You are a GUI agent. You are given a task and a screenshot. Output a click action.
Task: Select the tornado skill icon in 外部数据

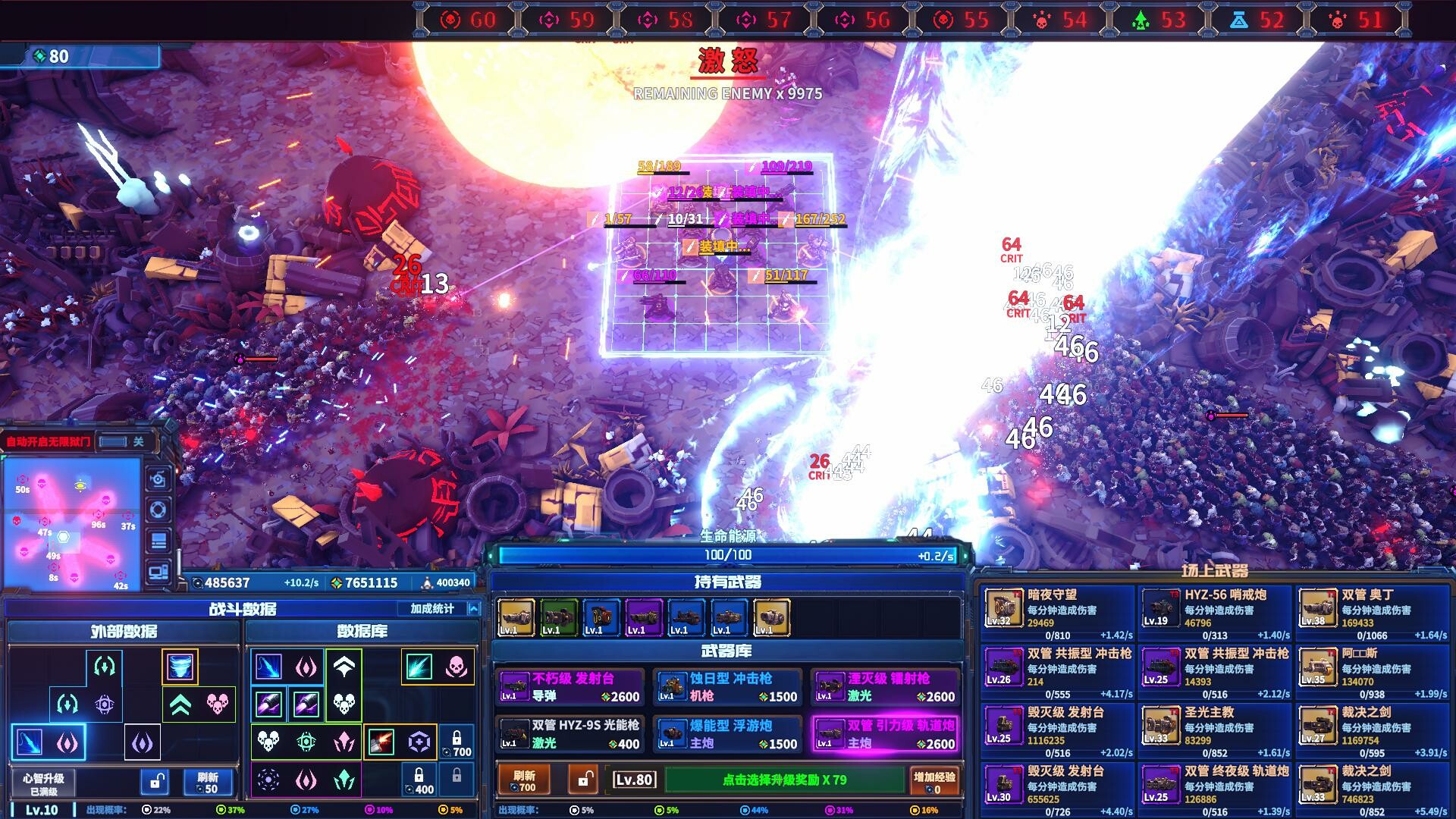click(180, 665)
